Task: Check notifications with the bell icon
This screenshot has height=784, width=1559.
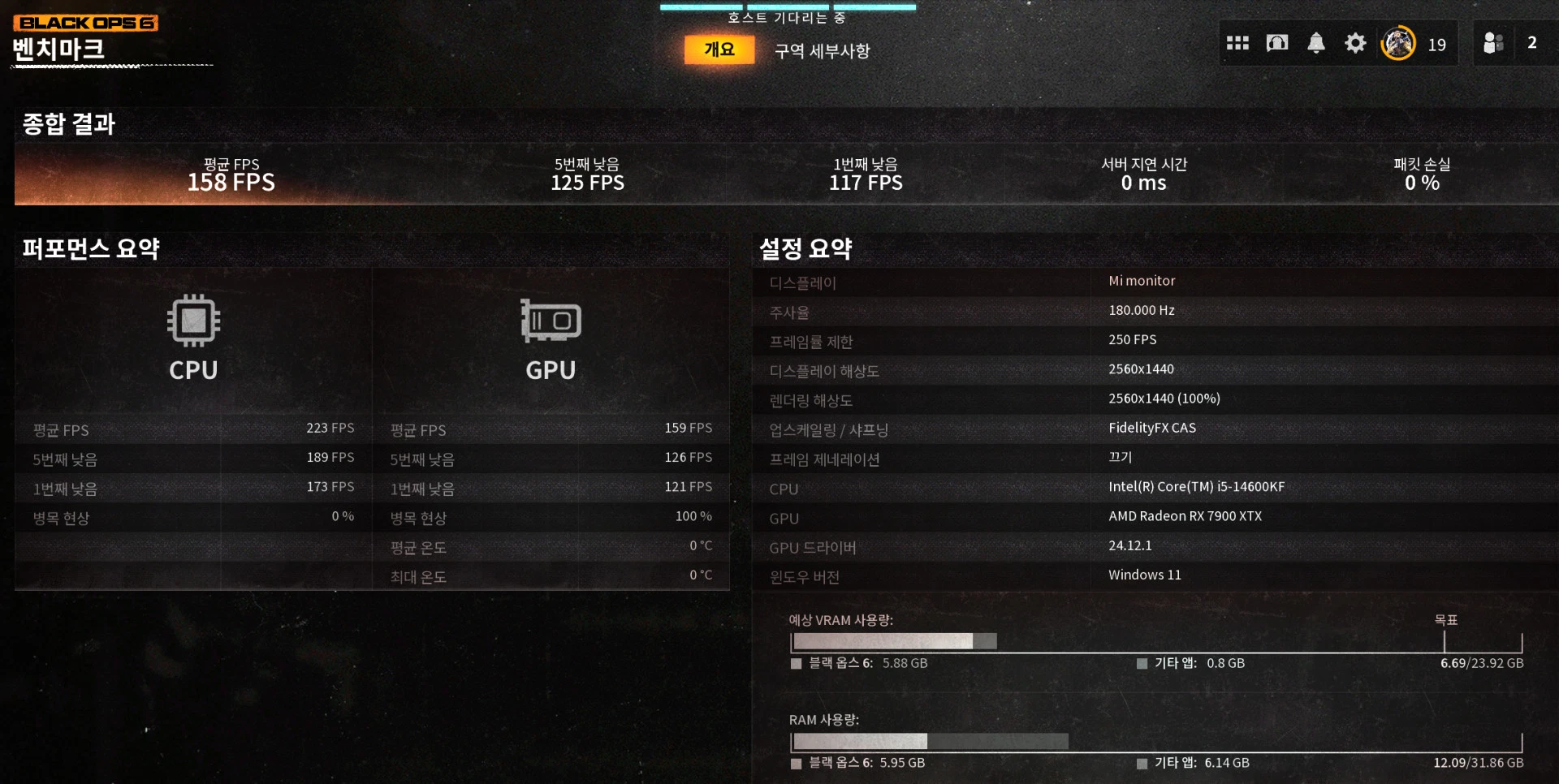Action: click(x=1315, y=43)
